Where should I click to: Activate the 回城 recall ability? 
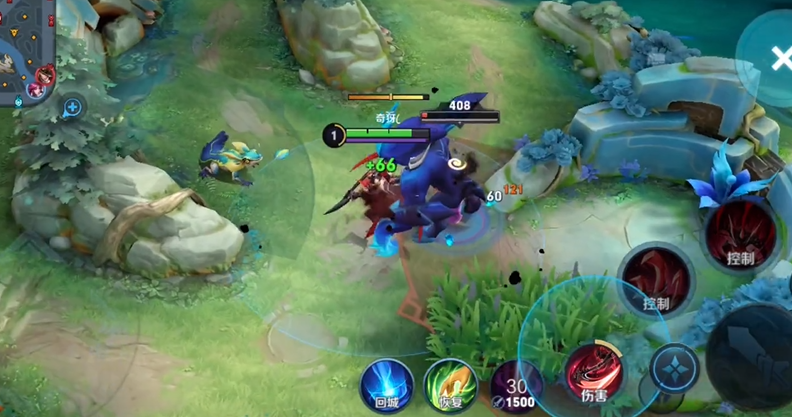click(387, 384)
